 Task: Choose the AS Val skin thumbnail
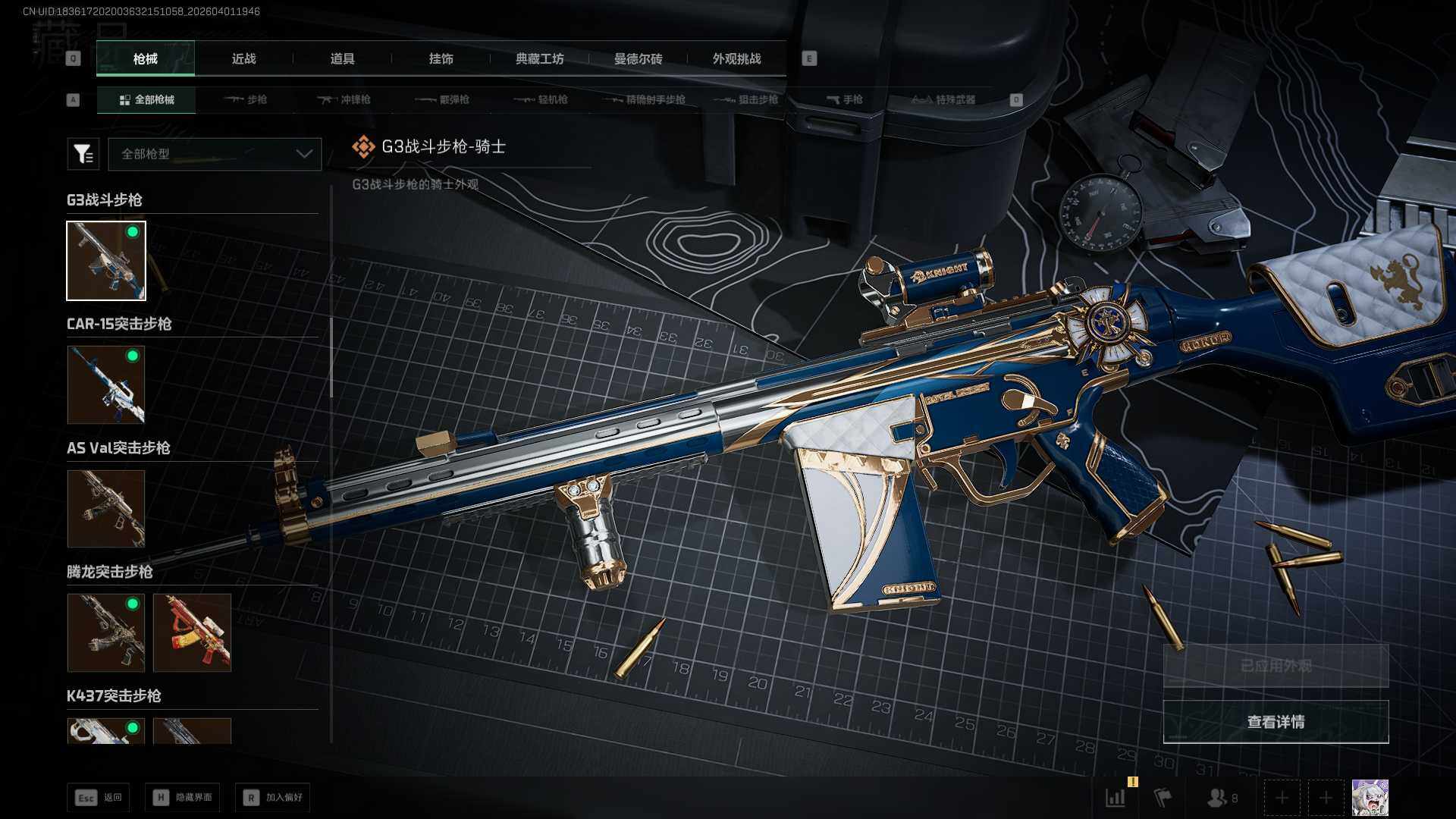(106, 509)
